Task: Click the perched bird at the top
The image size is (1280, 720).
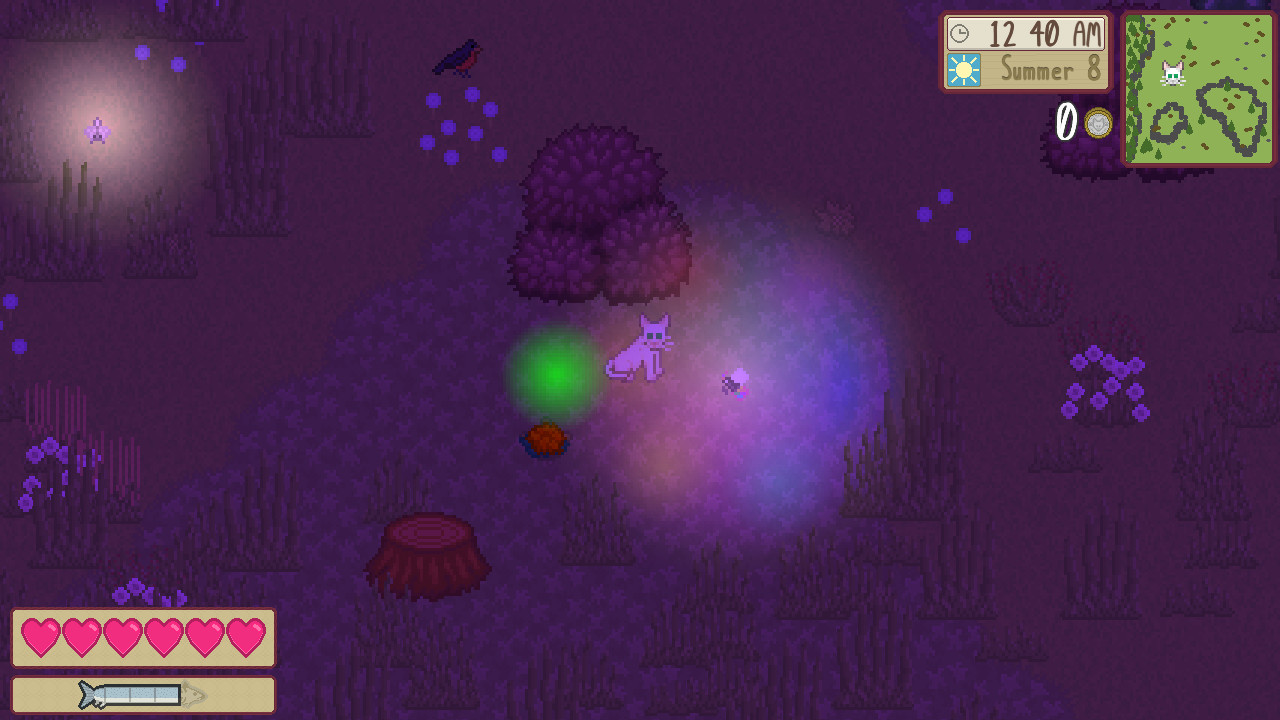Action: point(455,56)
